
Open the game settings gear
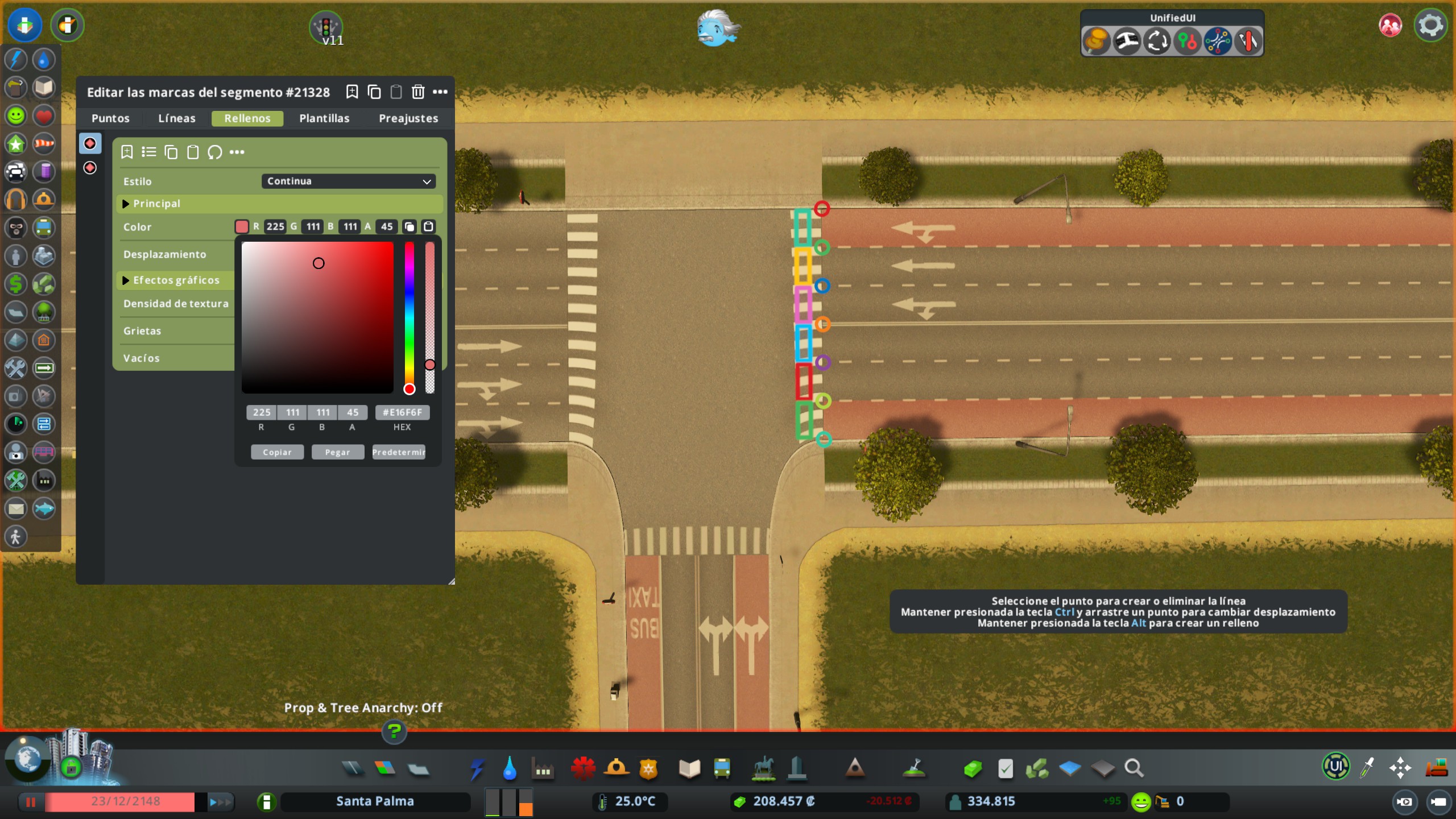[1431, 24]
